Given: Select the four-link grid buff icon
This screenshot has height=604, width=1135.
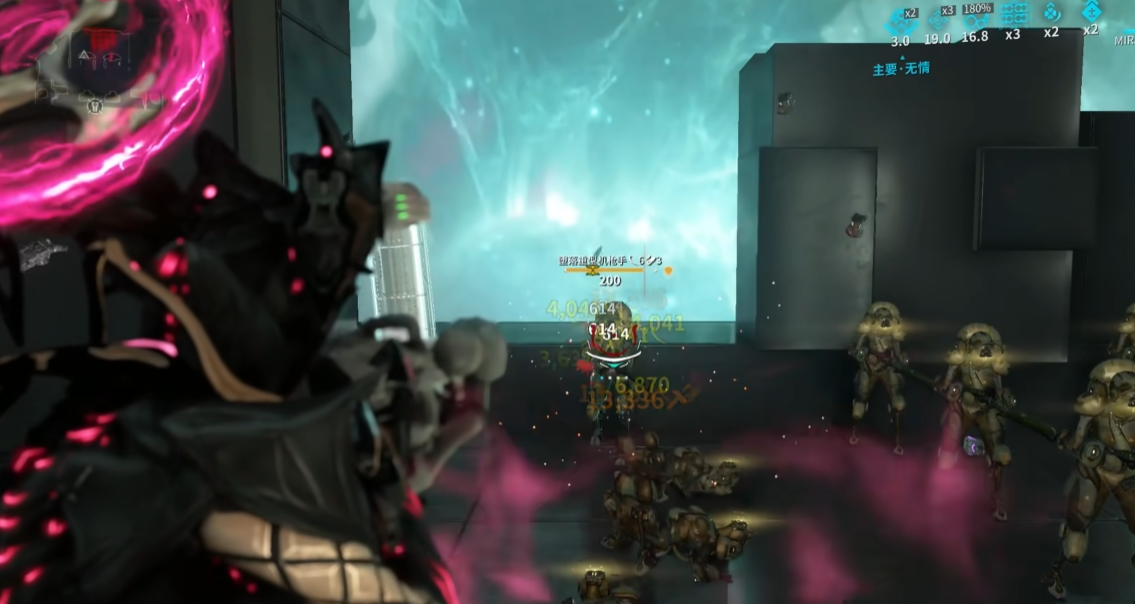Looking at the screenshot, I should point(1014,14).
